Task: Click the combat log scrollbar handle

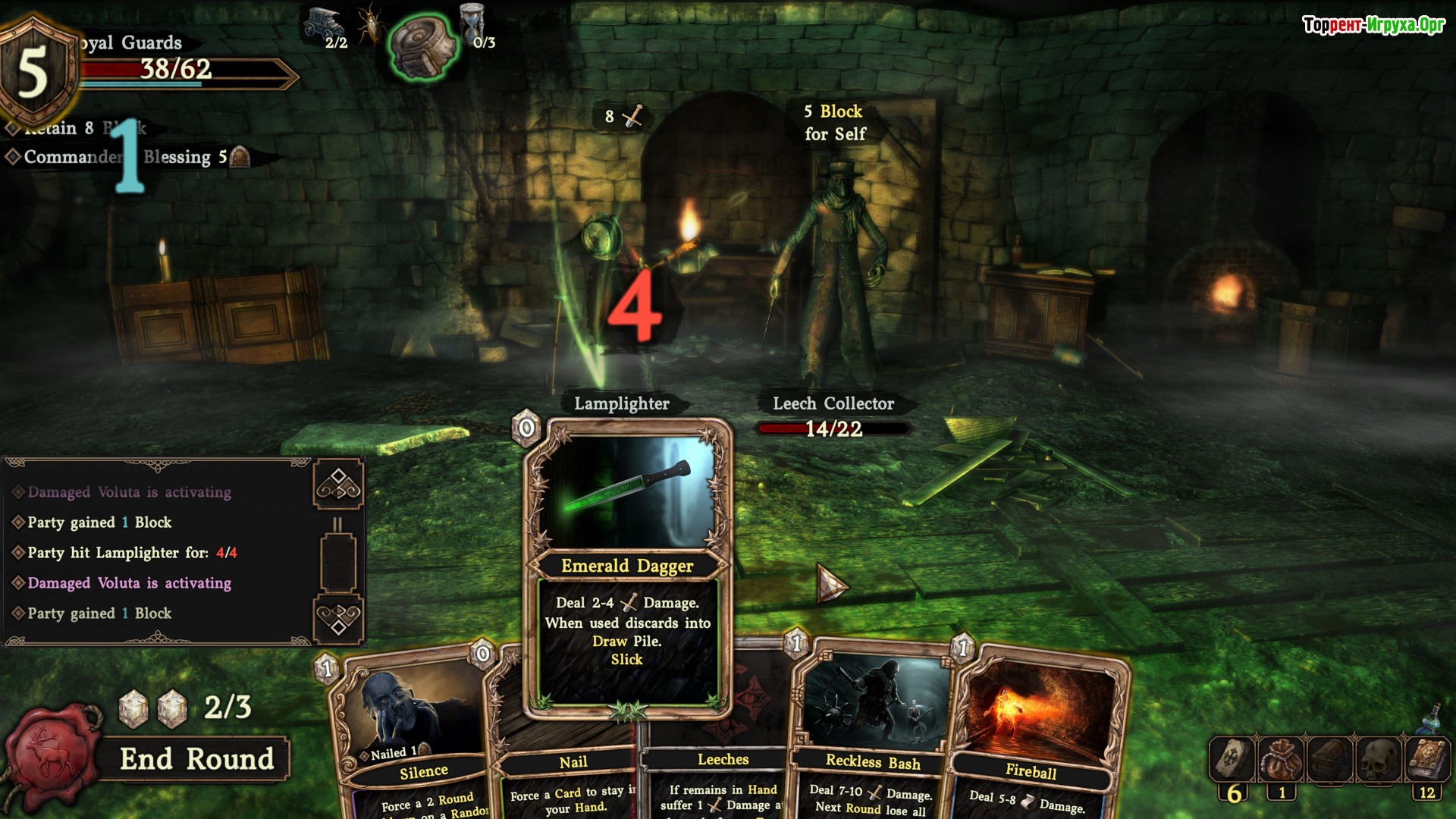Action: (x=338, y=562)
